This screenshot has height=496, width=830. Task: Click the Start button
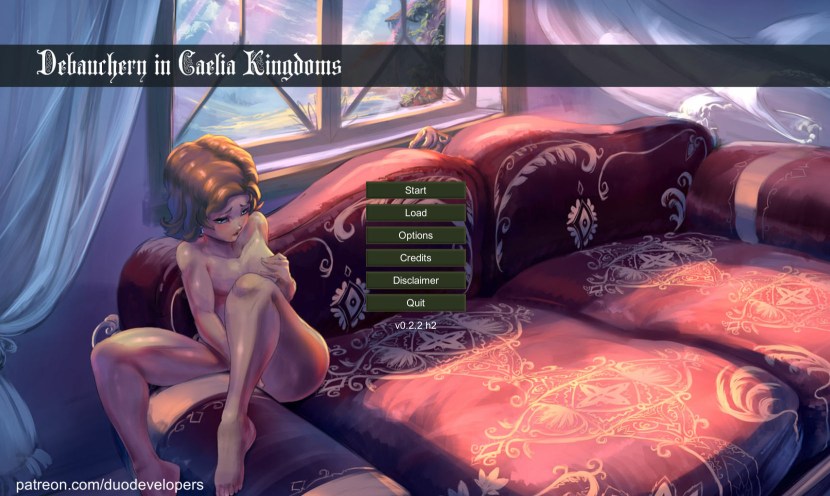point(415,190)
